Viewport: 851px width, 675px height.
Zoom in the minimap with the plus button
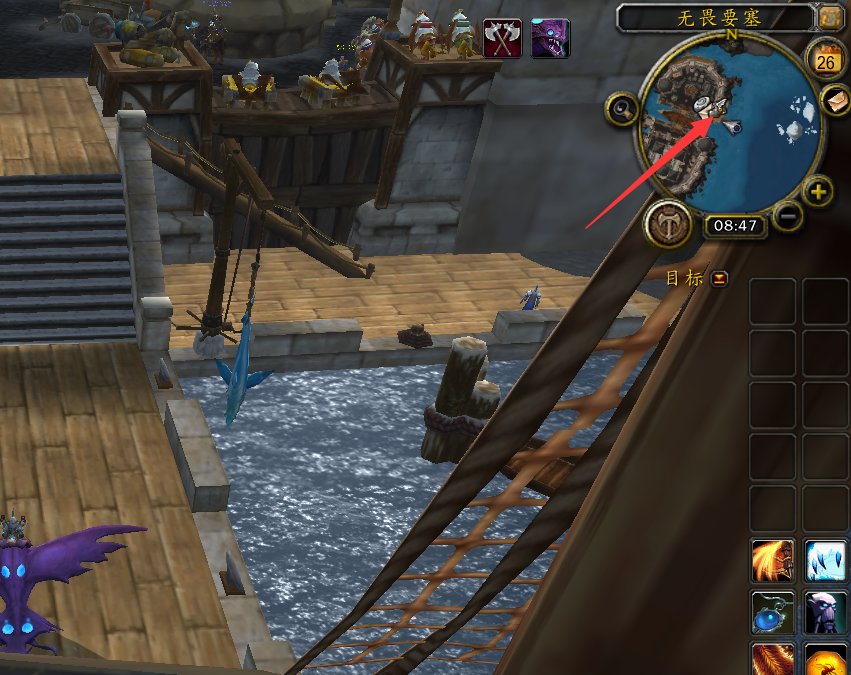(x=818, y=192)
